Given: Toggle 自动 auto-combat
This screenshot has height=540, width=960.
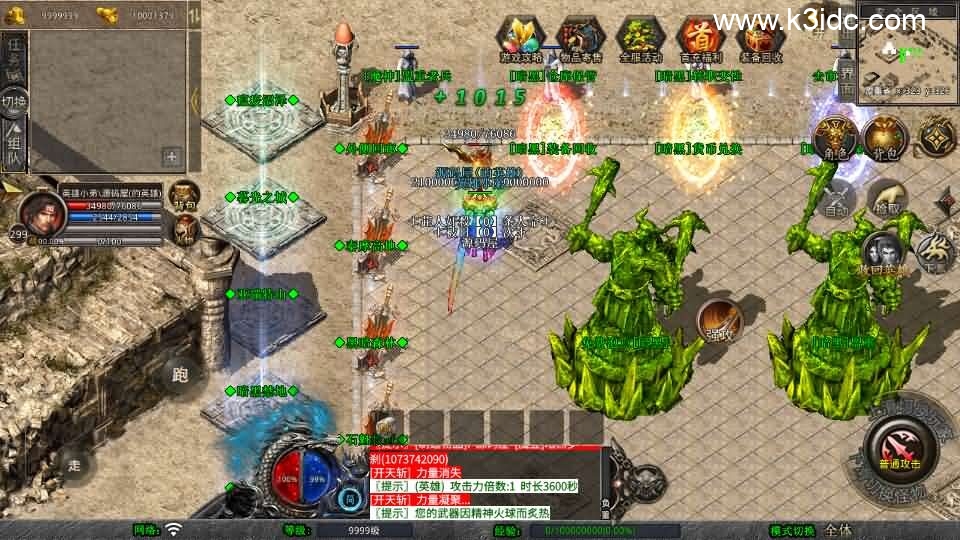Looking at the screenshot, I should 836,202.
